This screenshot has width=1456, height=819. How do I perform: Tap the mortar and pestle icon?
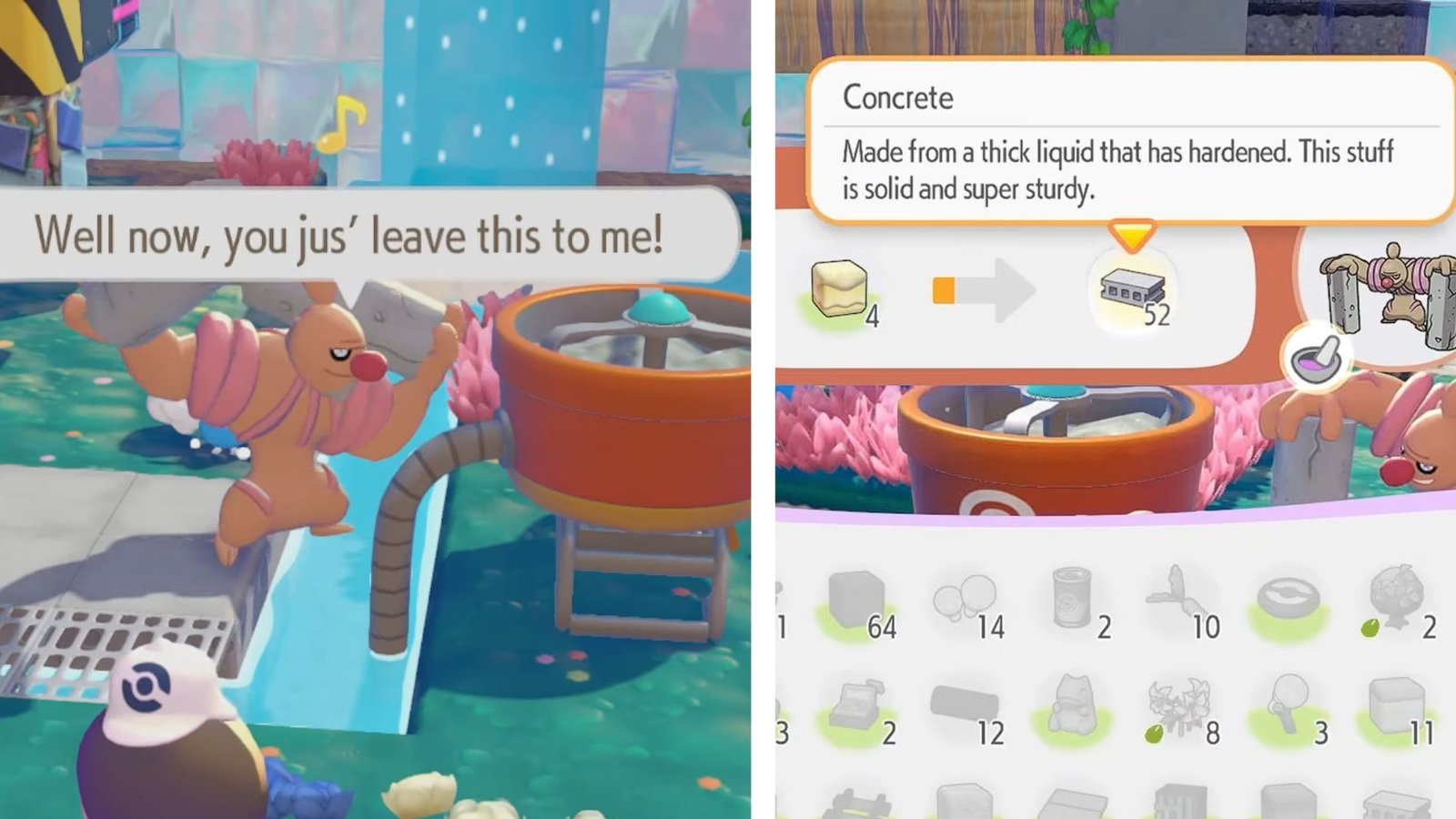tap(1317, 357)
